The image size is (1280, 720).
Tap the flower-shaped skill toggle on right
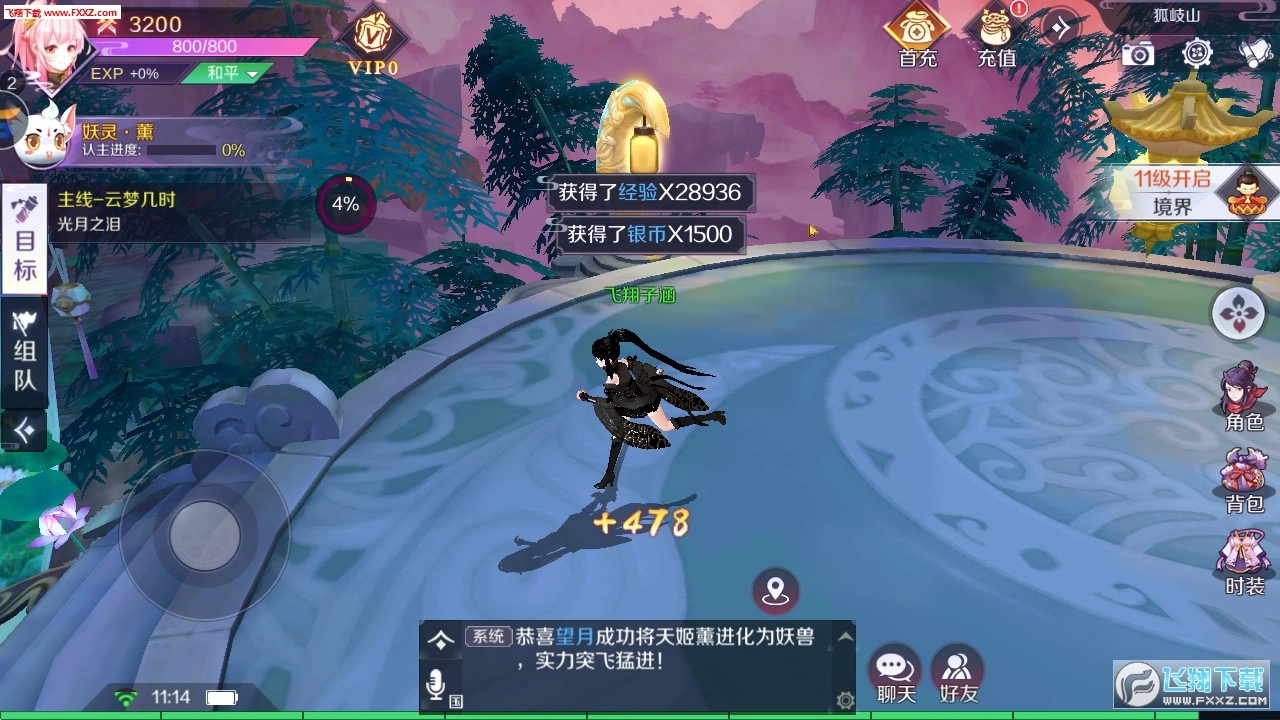(1238, 313)
